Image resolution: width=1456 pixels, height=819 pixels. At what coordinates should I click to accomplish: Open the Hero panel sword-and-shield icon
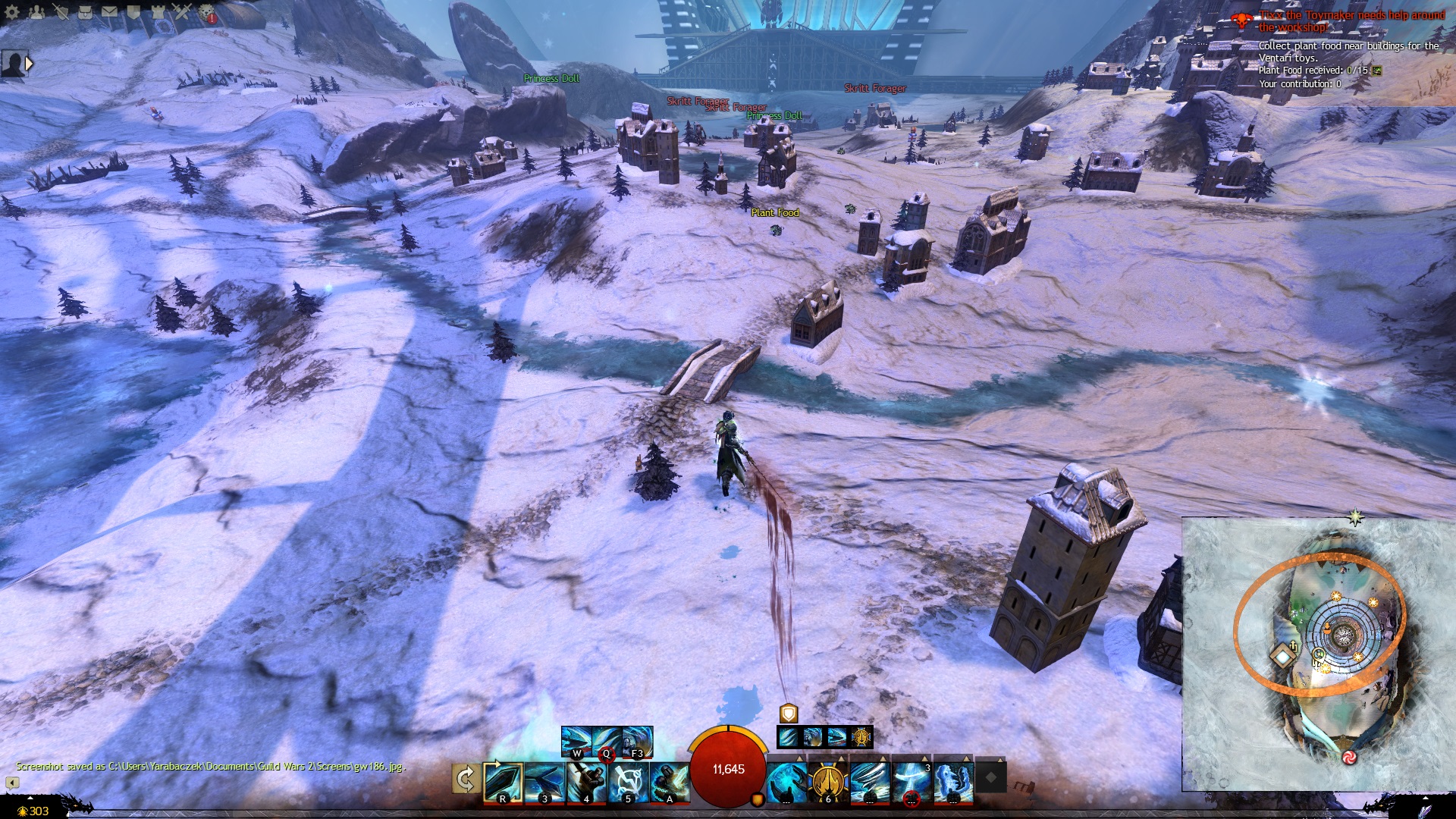pos(61,12)
